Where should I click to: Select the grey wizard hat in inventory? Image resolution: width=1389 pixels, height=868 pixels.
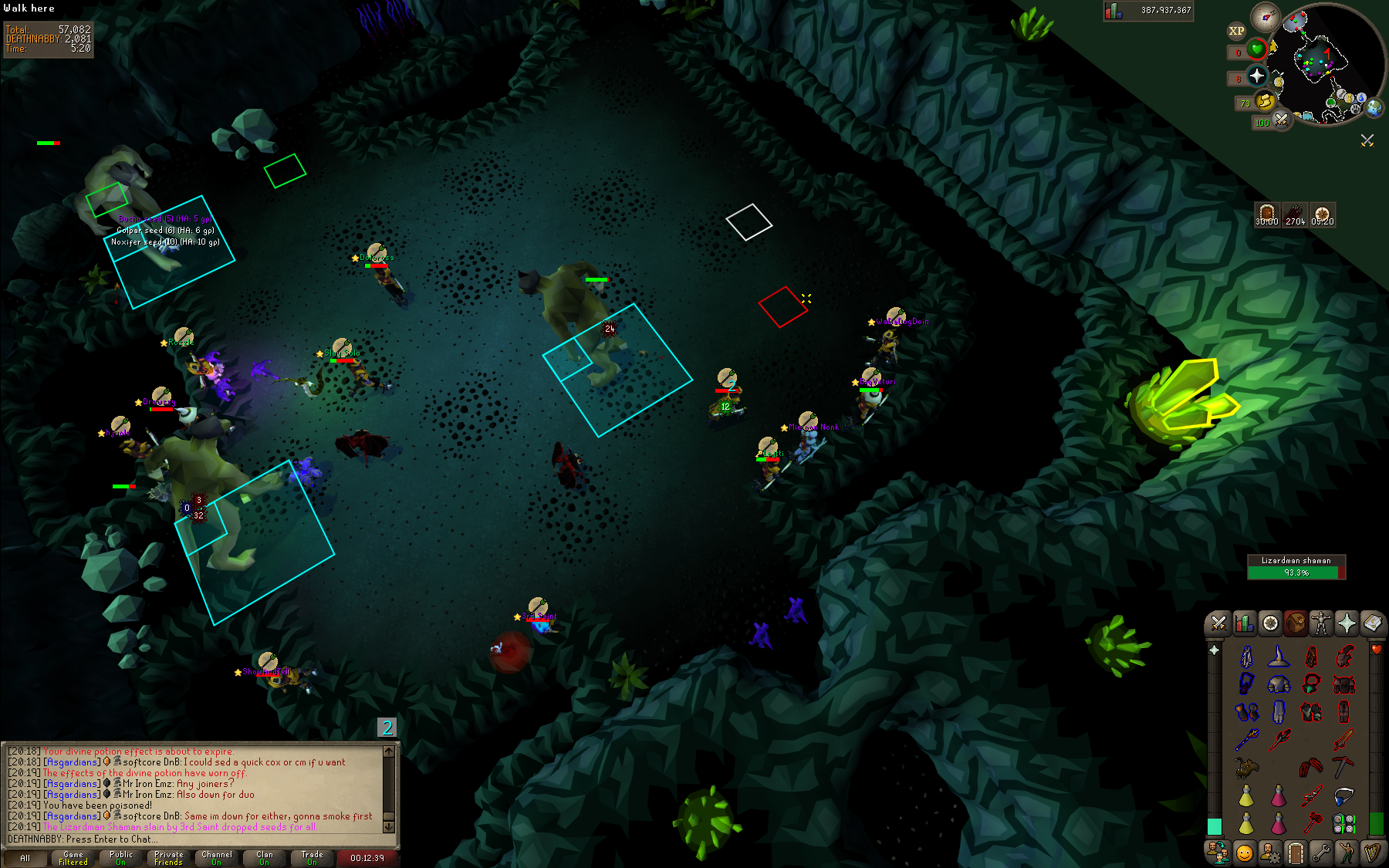pos(1279,657)
